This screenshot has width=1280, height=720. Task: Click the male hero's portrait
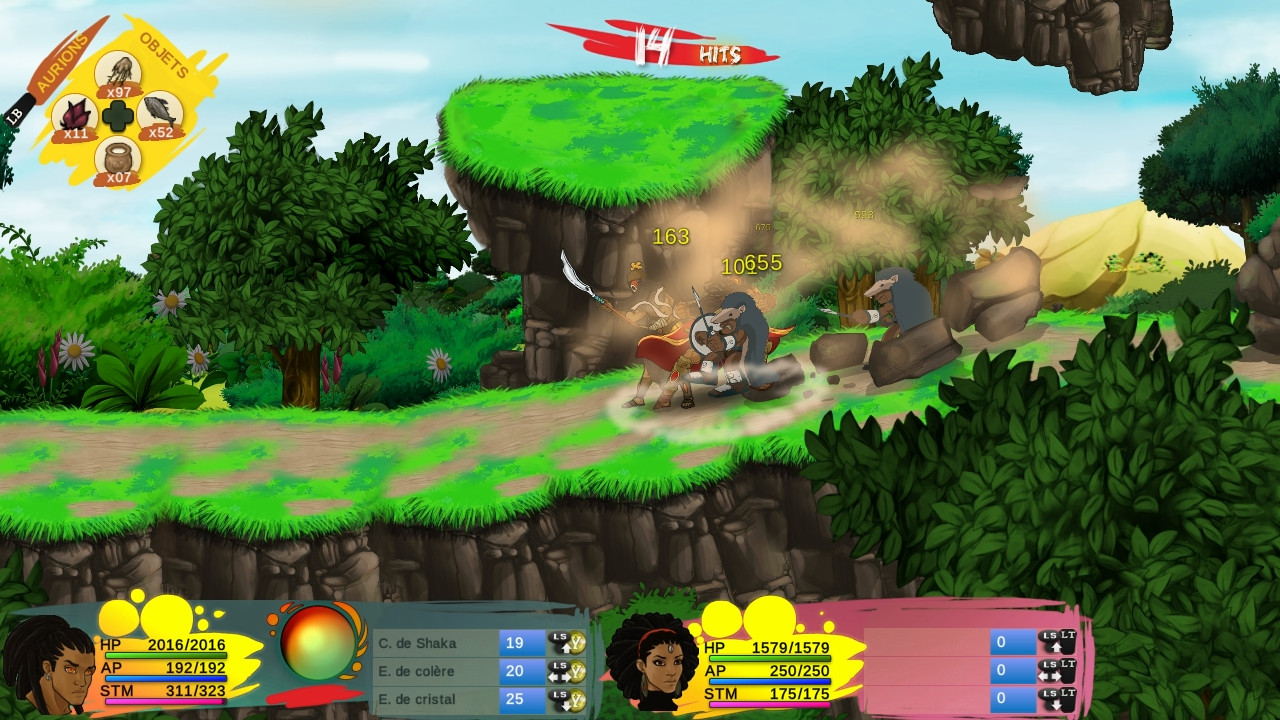(46, 664)
